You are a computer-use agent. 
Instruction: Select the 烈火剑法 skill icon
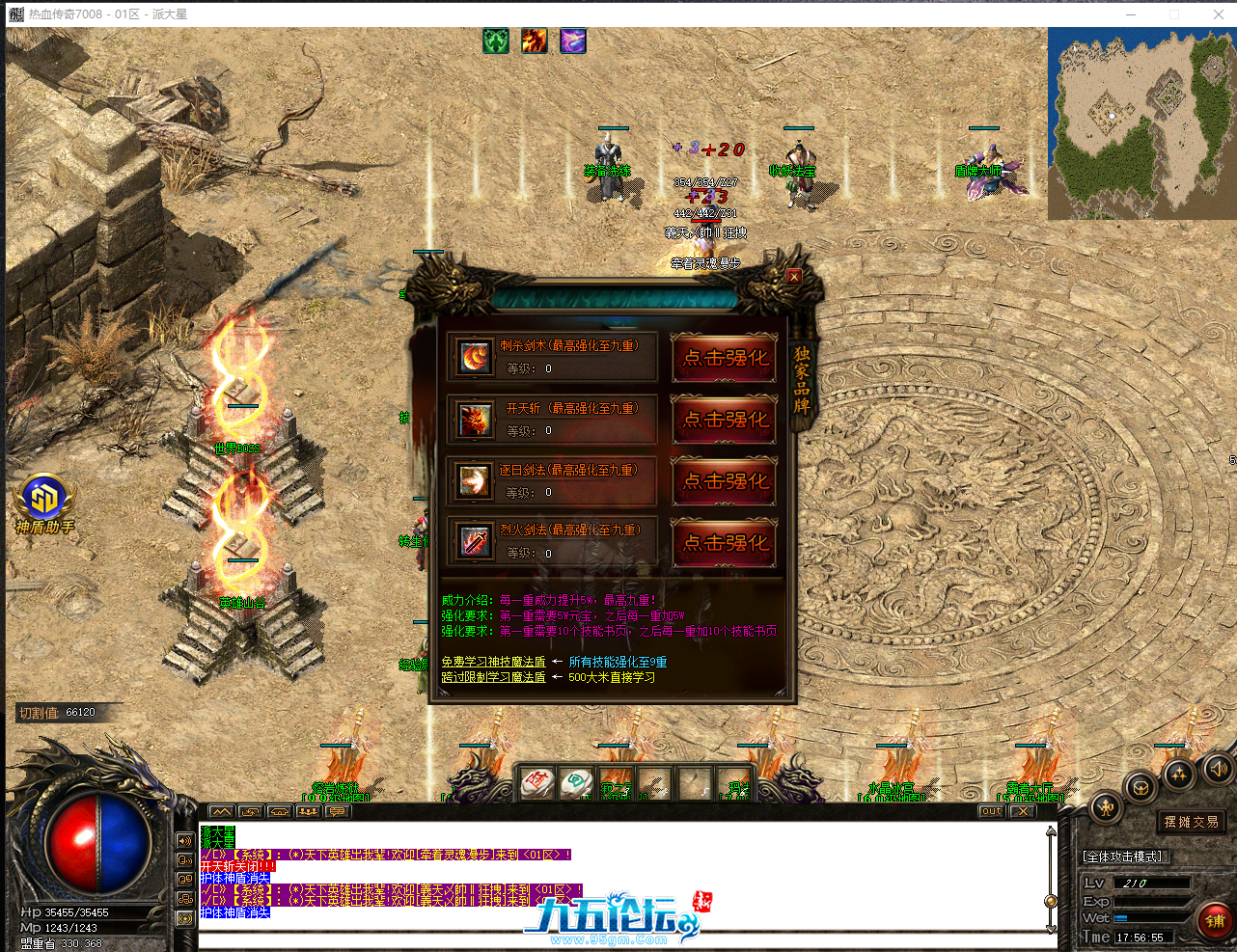click(473, 542)
